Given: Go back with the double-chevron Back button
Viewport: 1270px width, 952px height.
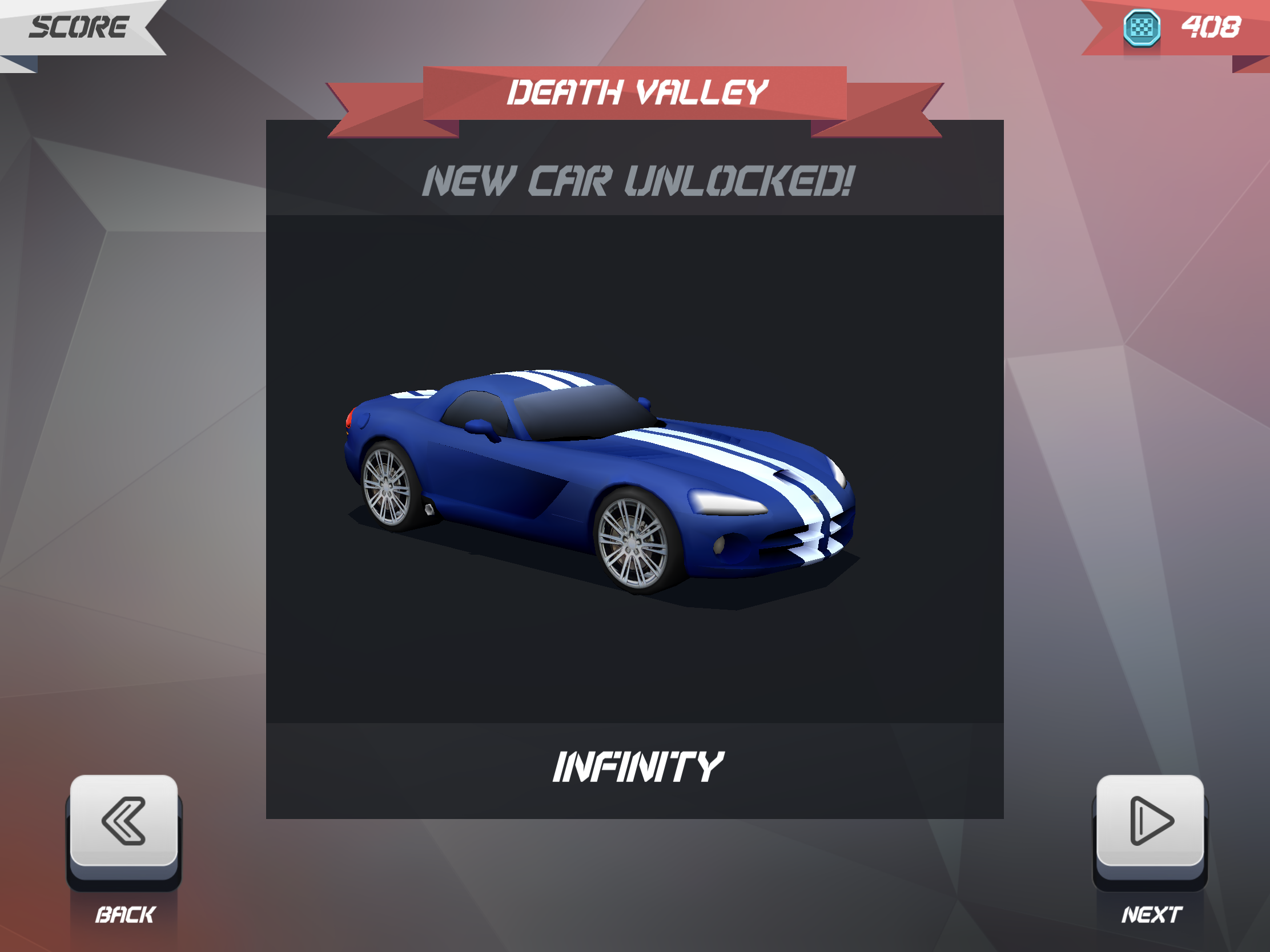Looking at the screenshot, I should coord(123,822).
